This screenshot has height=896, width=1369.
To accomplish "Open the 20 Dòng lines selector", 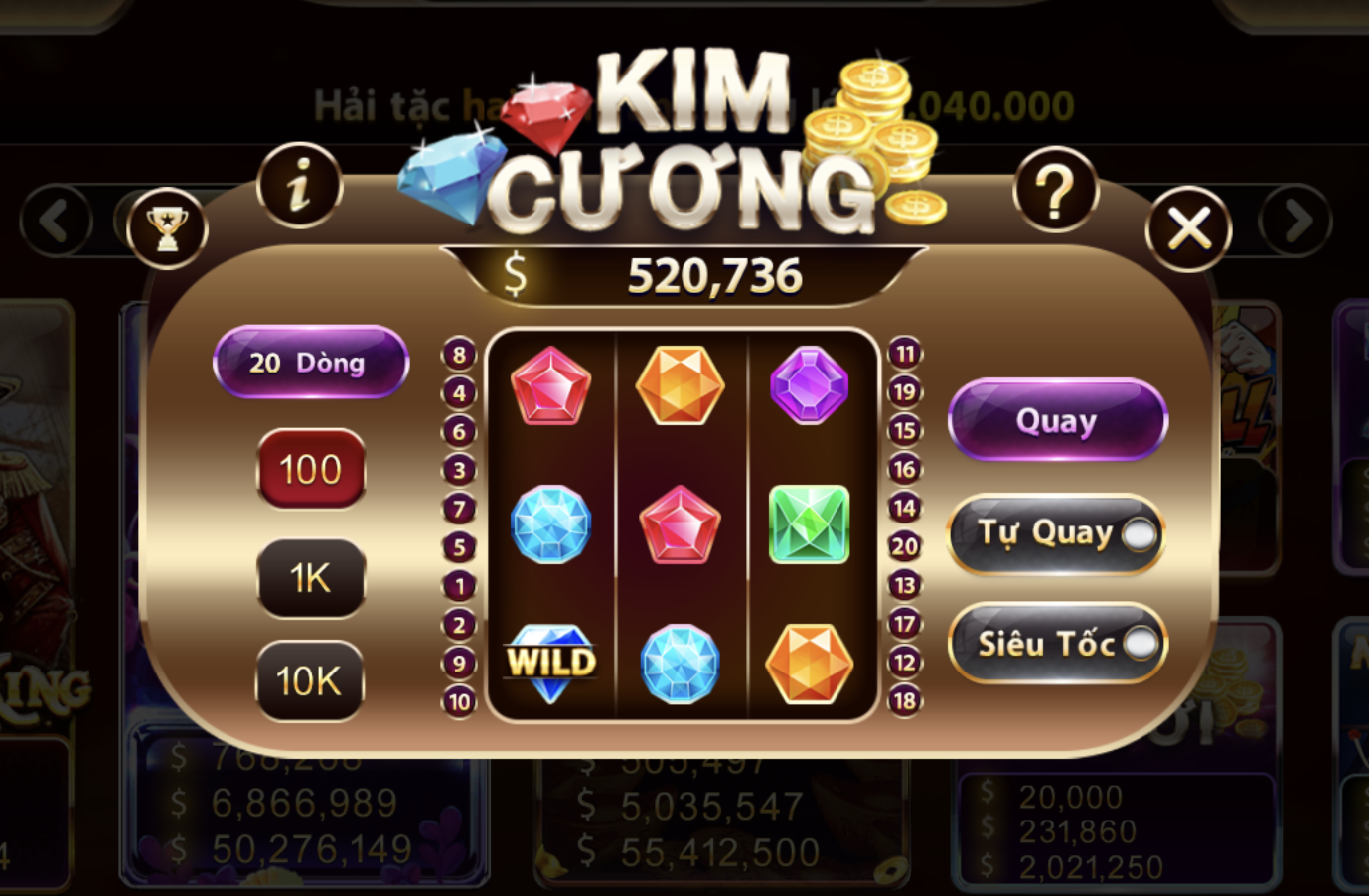I will pyautogui.click(x=309, y=362).
